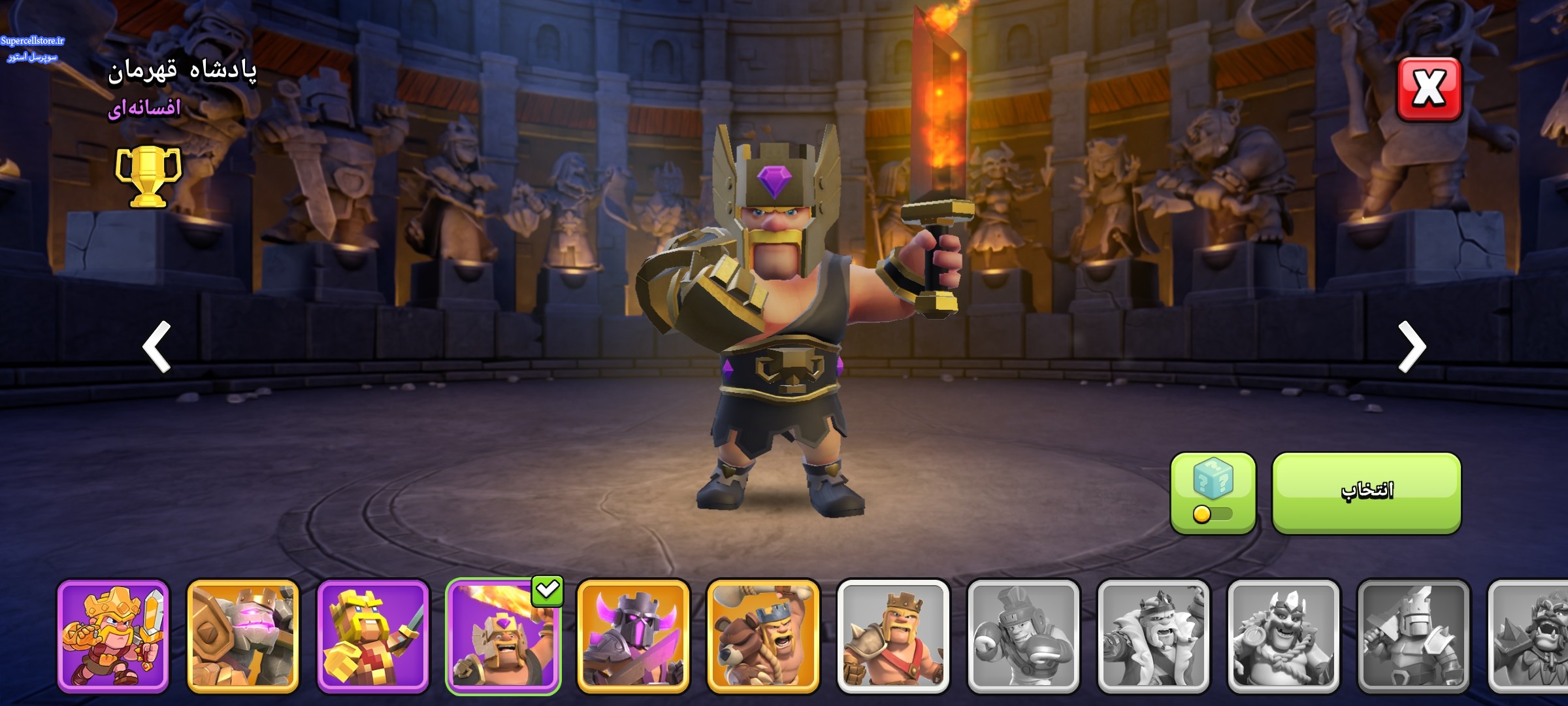Viewport: 1568px width, 706px height.
Task: Preview the locked boxing-gloves king skin
Action: [x=1023, y=636]
